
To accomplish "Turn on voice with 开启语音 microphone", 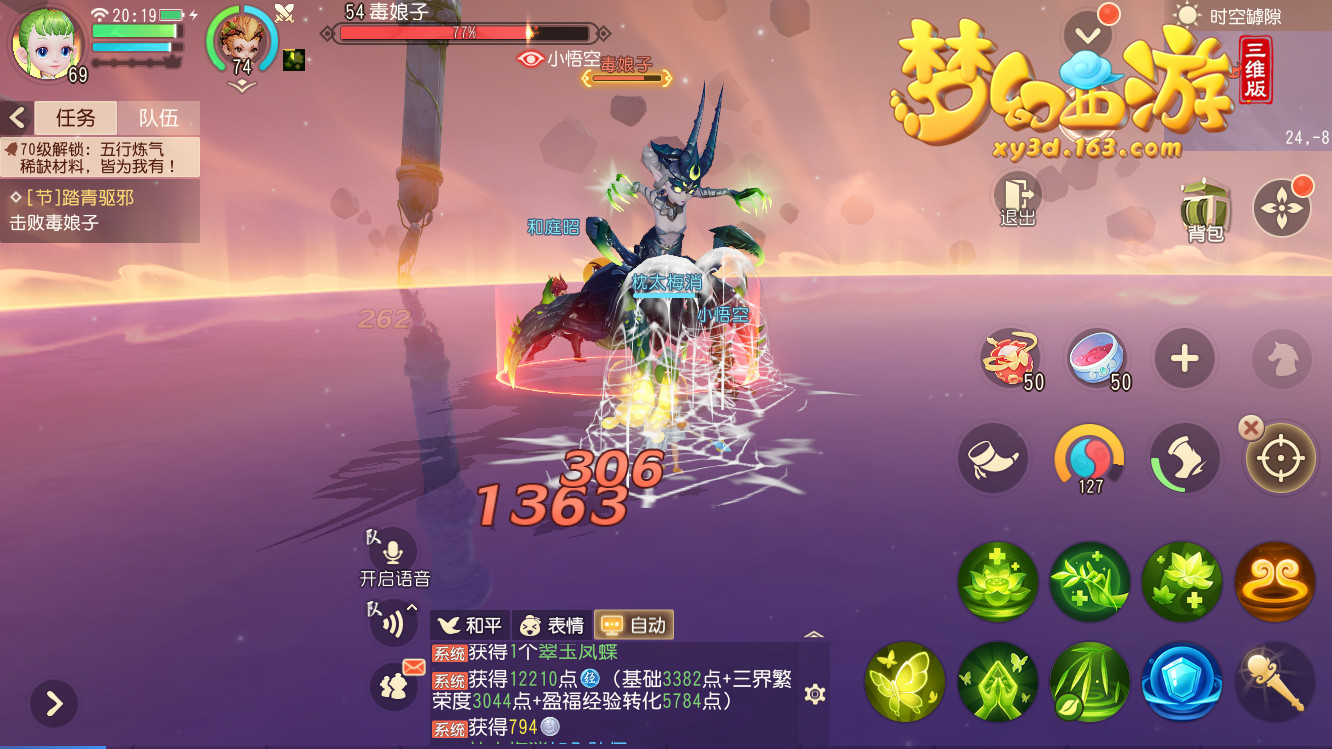I will click(x=393, y=552).
